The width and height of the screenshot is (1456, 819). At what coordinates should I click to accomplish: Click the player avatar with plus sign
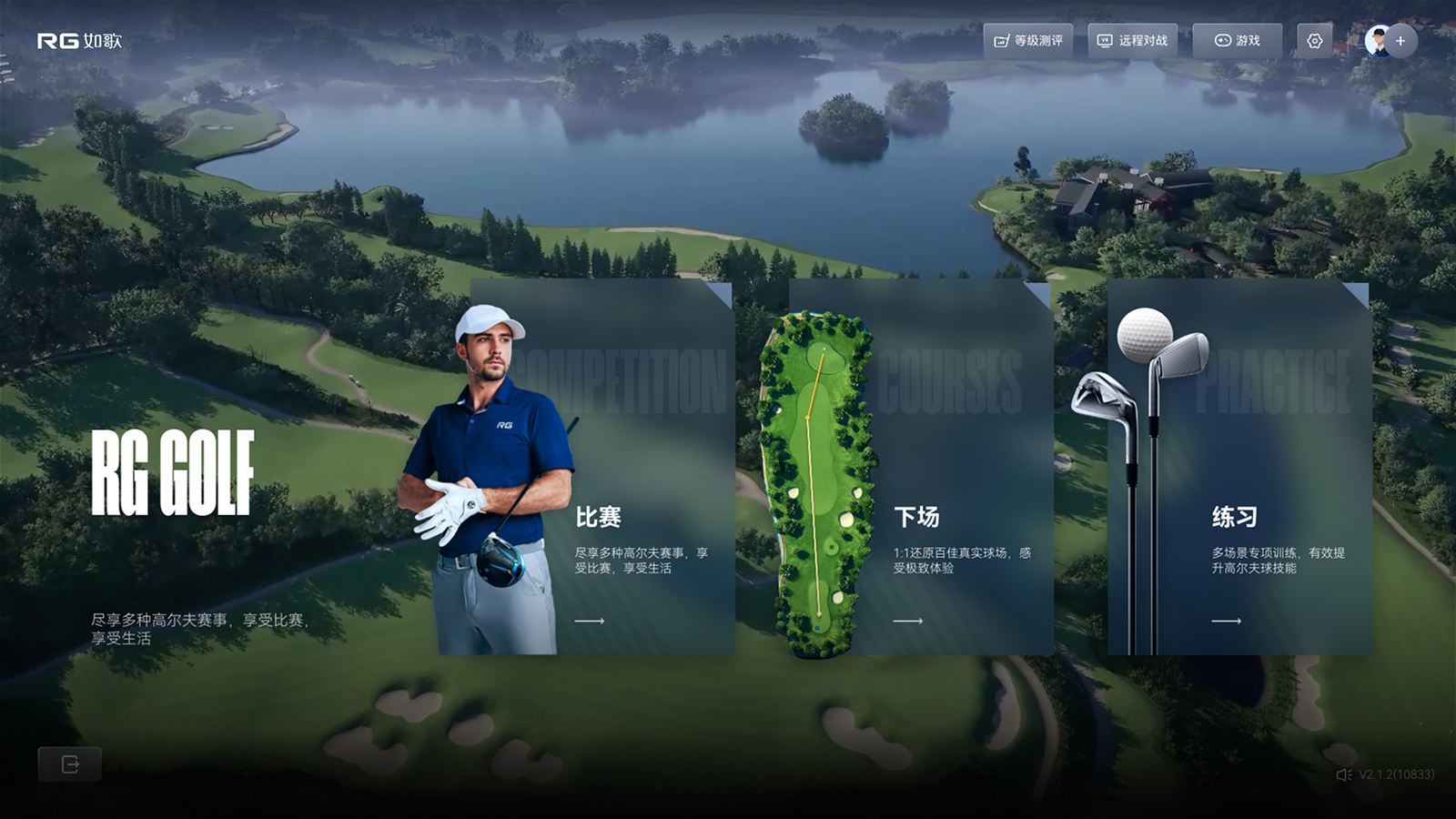1390,41
